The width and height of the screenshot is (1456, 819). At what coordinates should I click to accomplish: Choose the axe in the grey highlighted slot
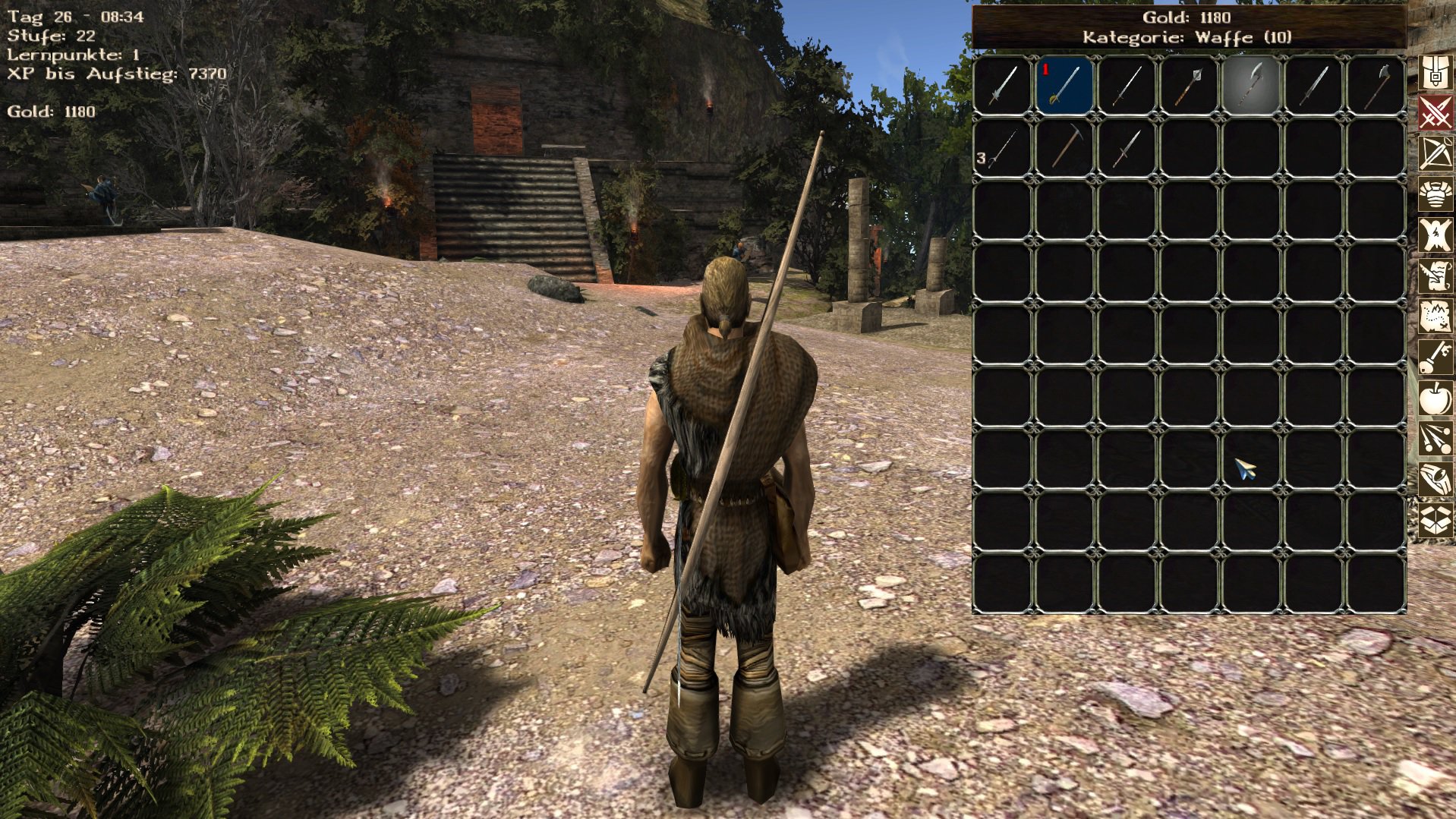coord(1251,85)
